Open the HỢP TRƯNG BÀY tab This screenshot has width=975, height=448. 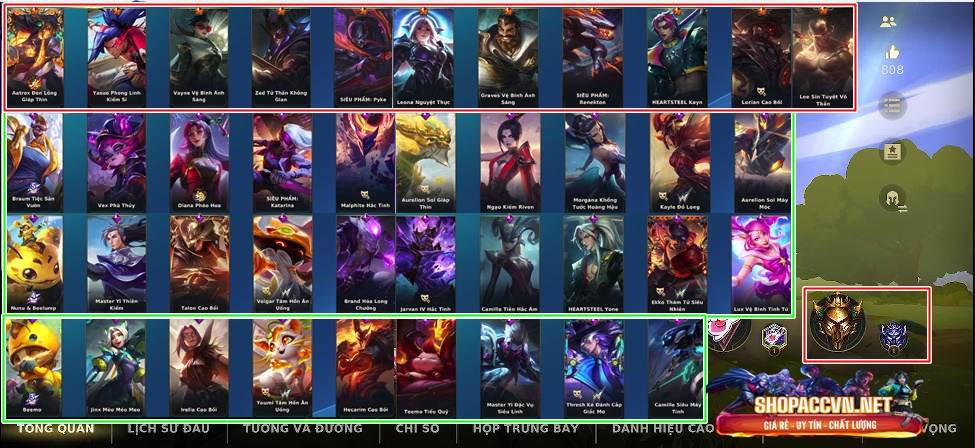point(525,429)
